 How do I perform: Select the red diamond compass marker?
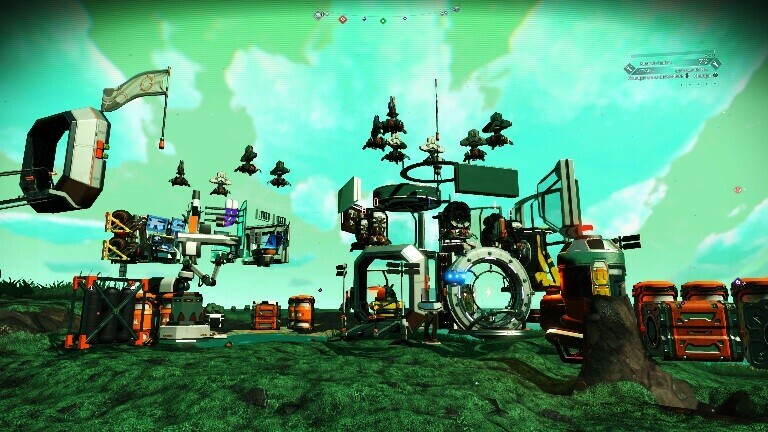point(342,17)
